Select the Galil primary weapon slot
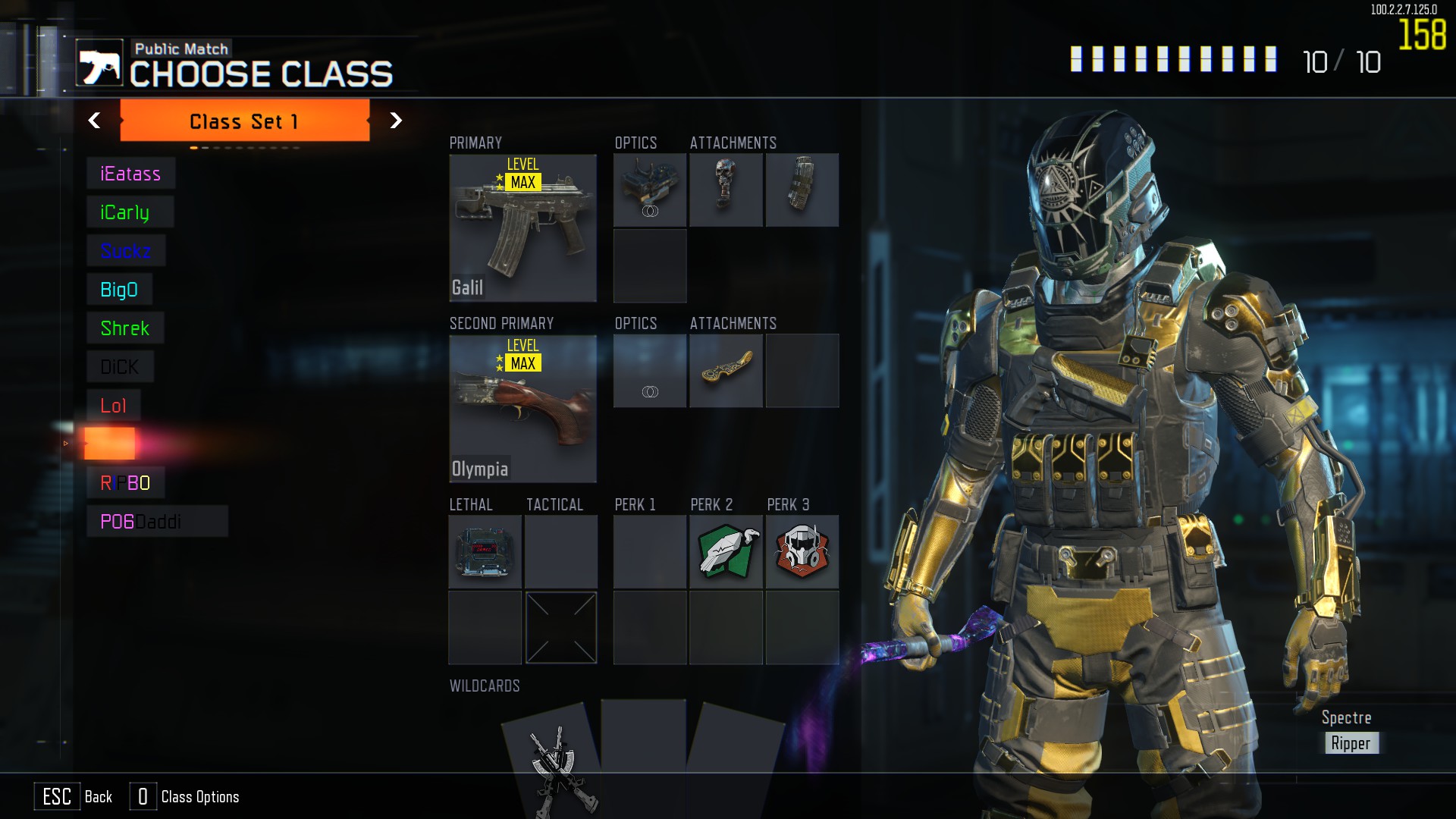 (522, 227)
